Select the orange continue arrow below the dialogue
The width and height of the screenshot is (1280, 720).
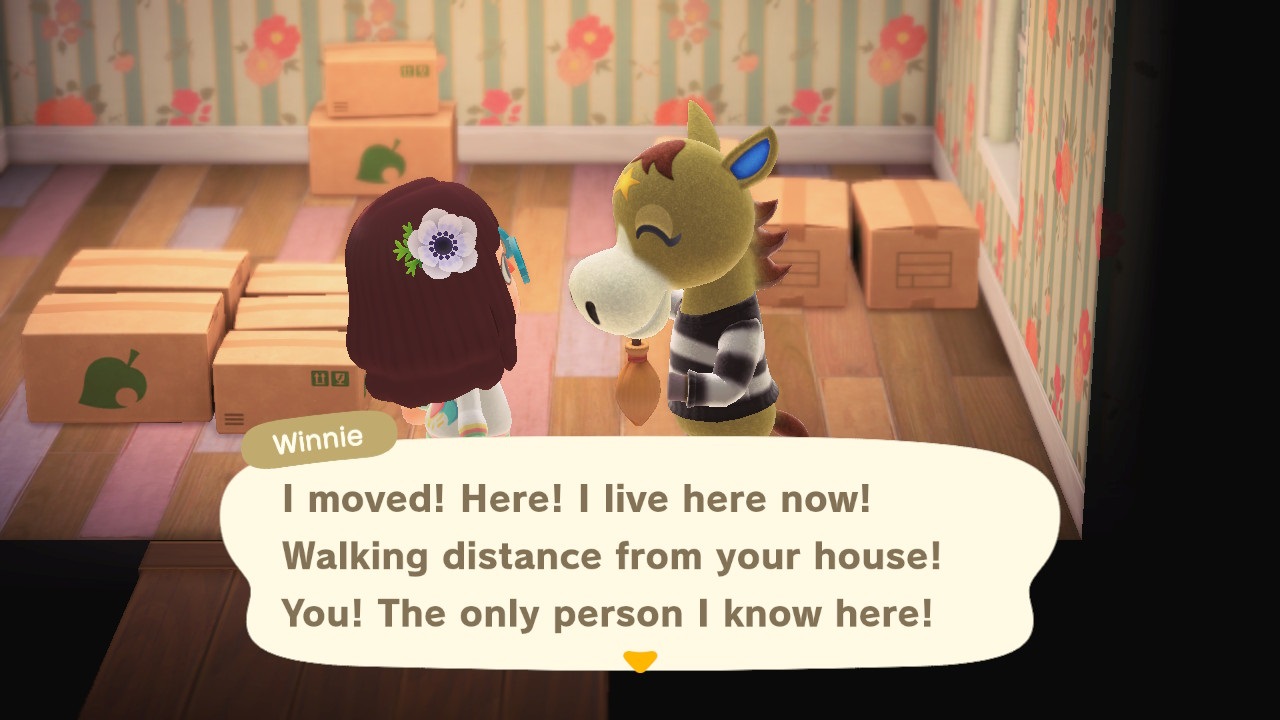(x=640, y=659)
